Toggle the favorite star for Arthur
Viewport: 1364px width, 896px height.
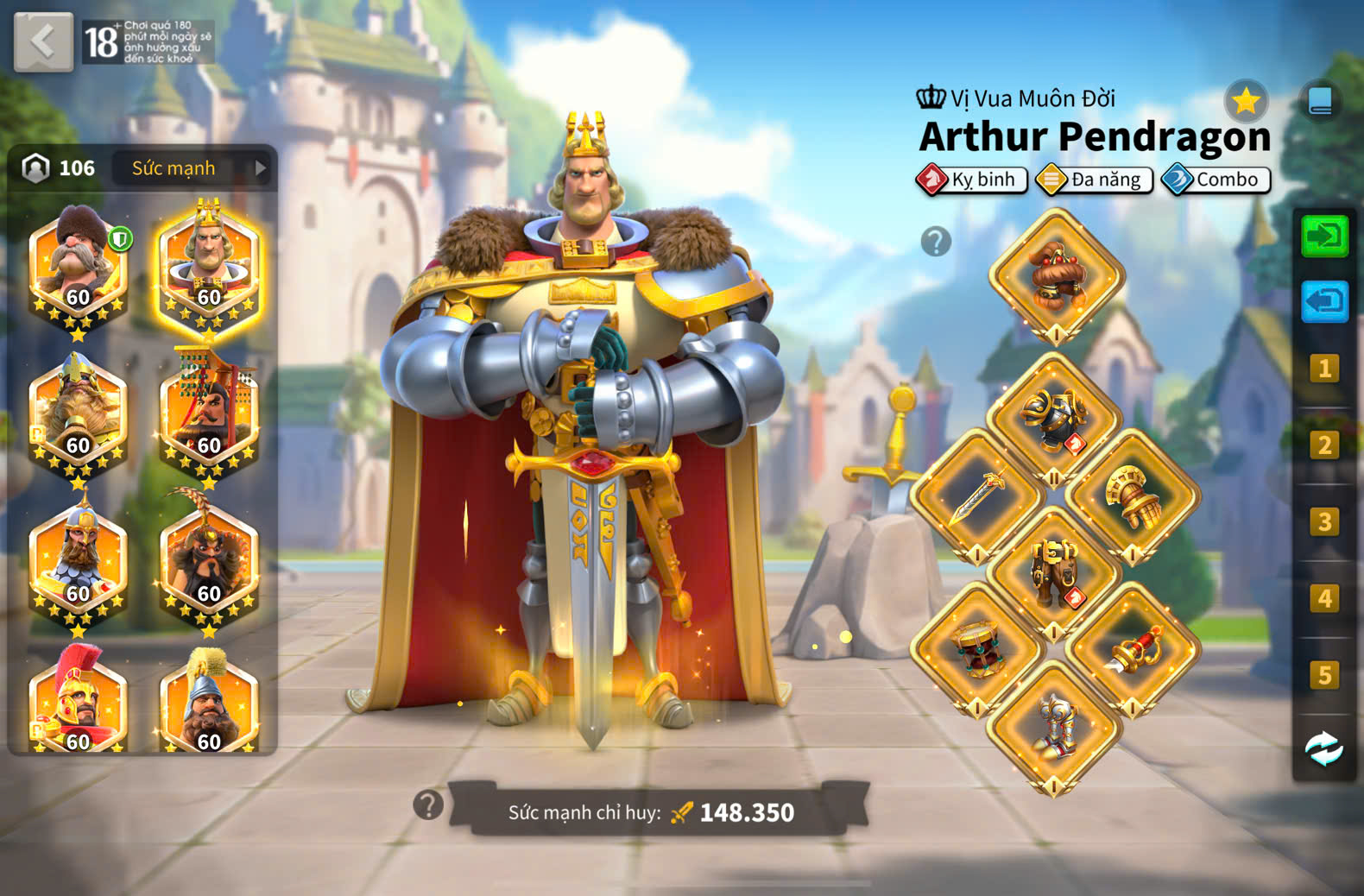(x=1246, y=102)
